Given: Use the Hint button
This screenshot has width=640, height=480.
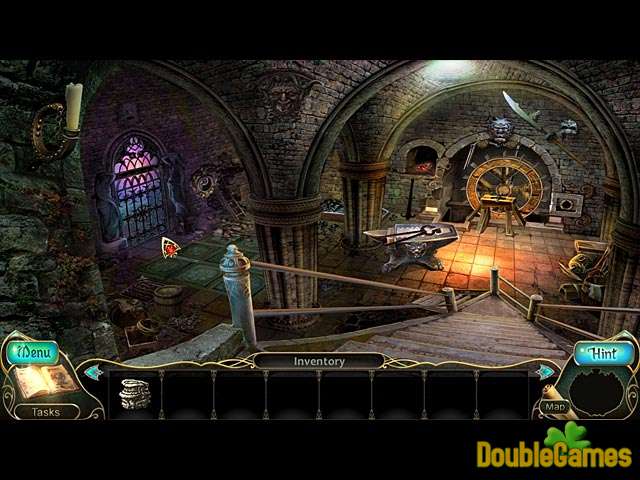Looking at the screenshot, I should point(604,352).
